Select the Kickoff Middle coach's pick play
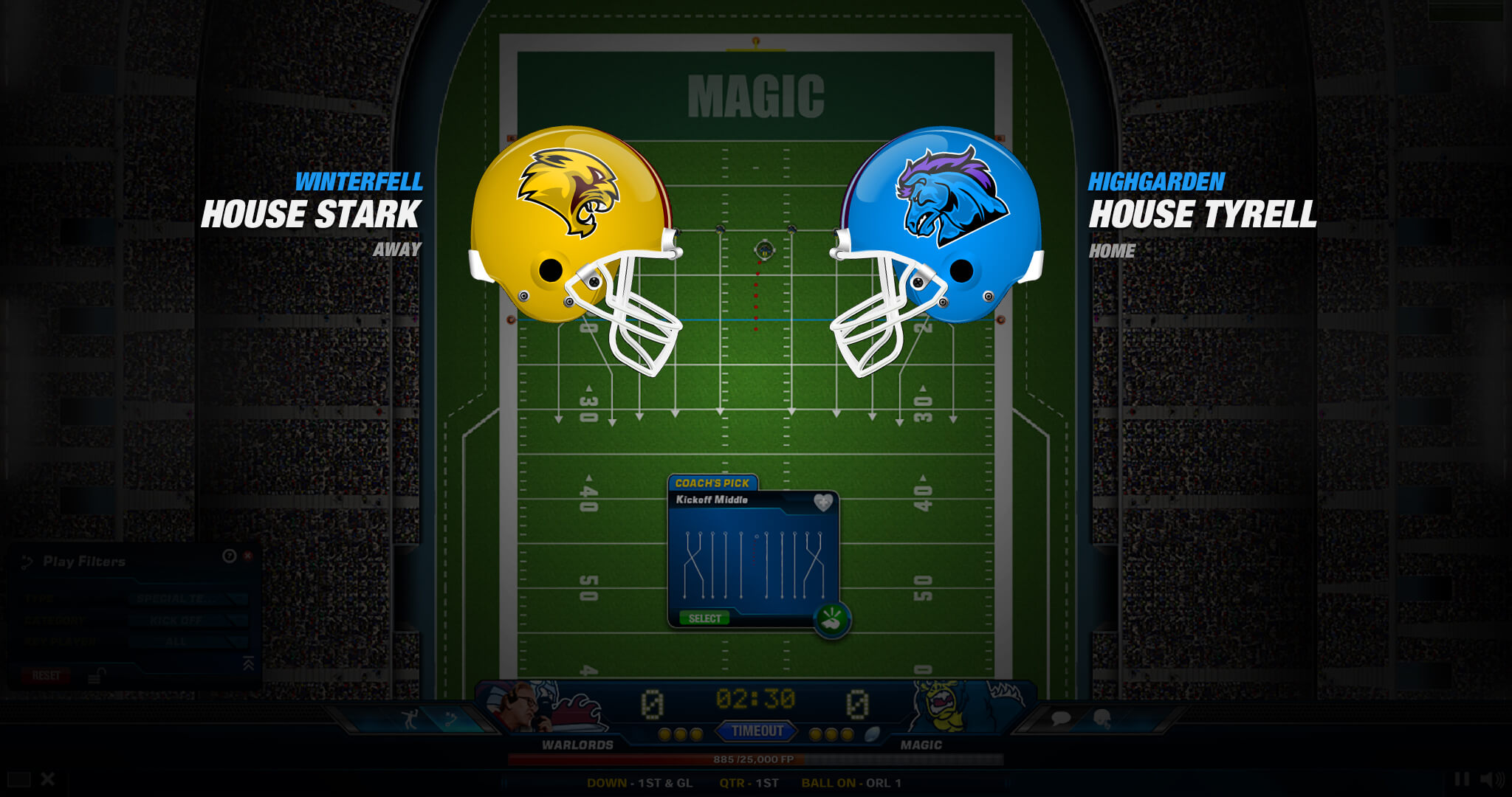The width and height of the screenshot is (1512, 797). [x=705, y=618]
